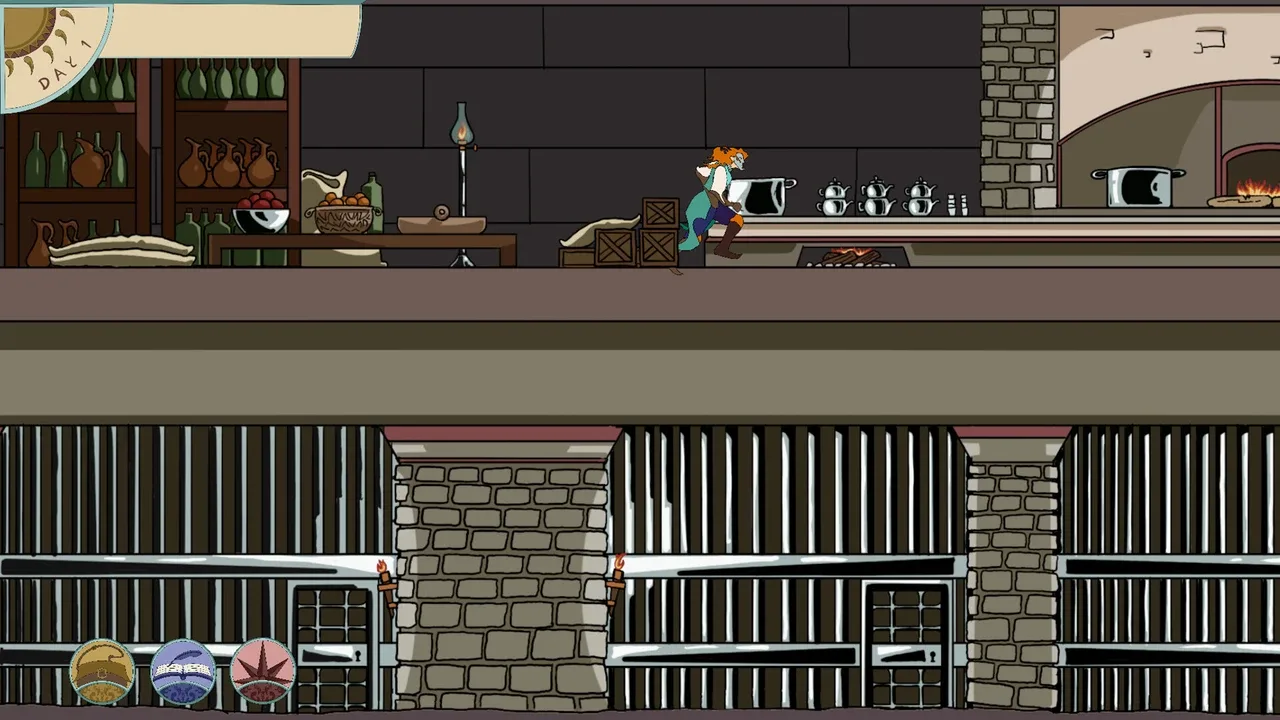Open the blue book and quill journal

click(x=183, y=670)
